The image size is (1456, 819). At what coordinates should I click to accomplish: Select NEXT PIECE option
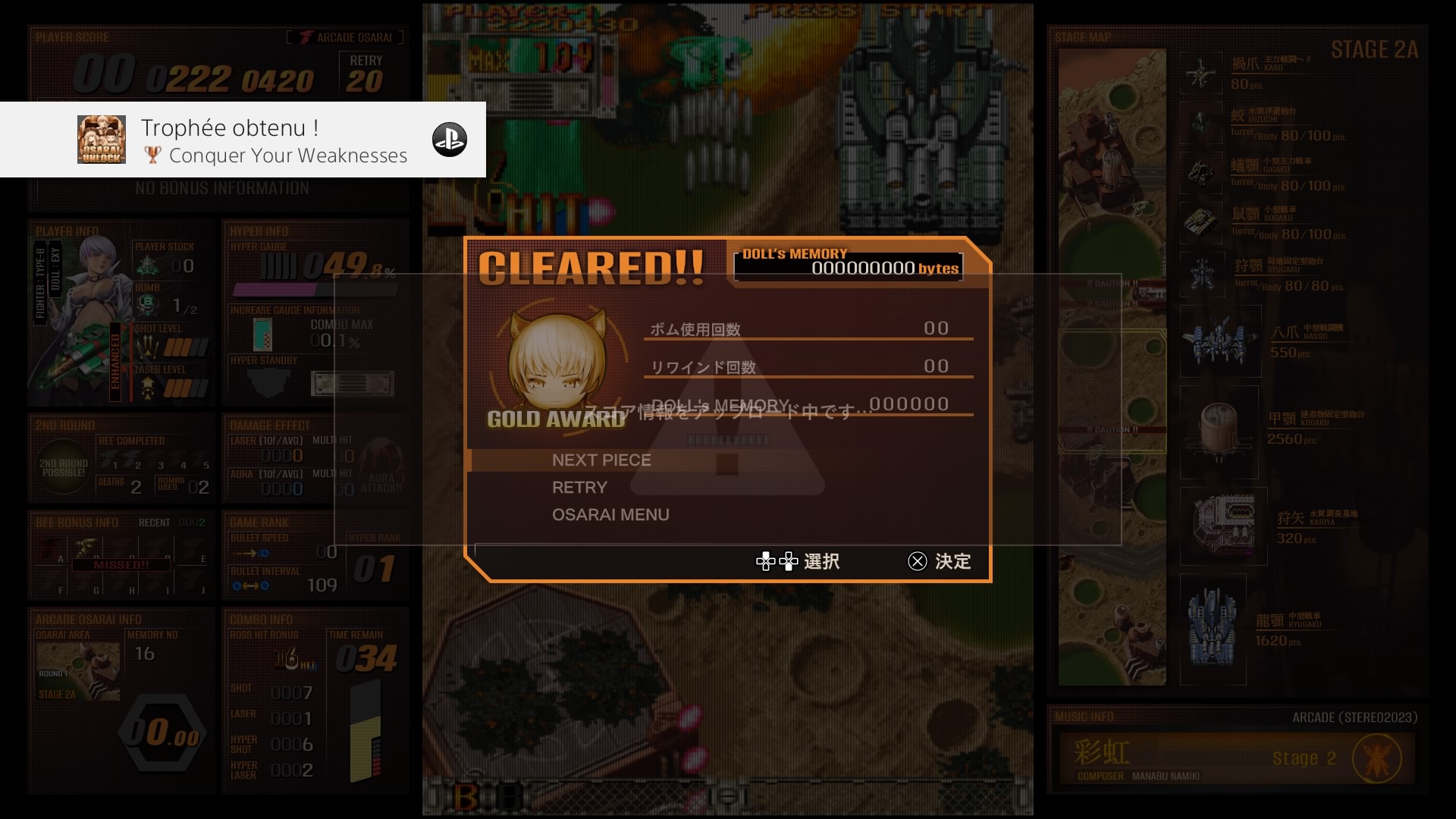pos(601,460)
